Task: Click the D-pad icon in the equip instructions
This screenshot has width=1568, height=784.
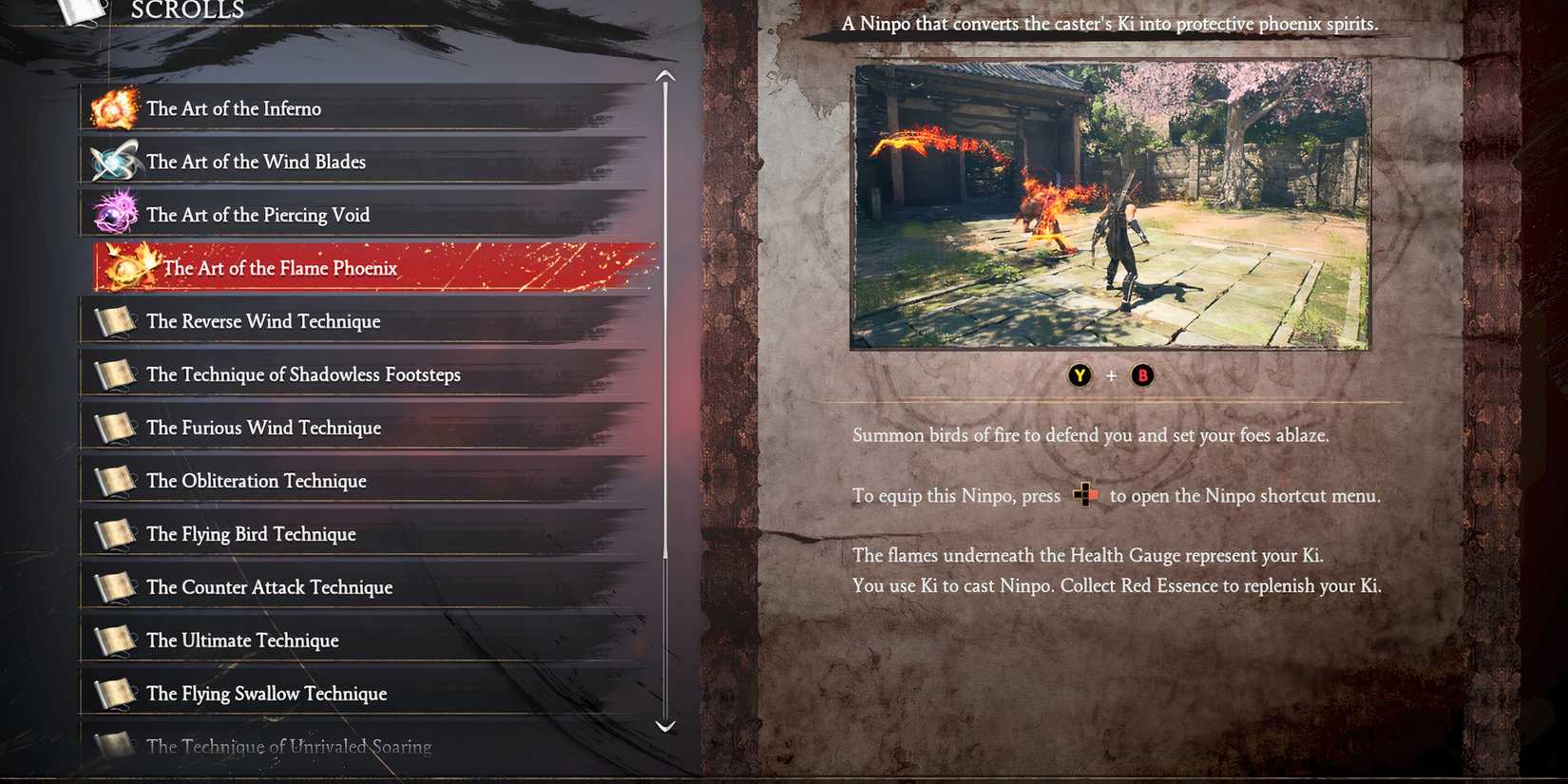Action: (x=1086, y=495)
